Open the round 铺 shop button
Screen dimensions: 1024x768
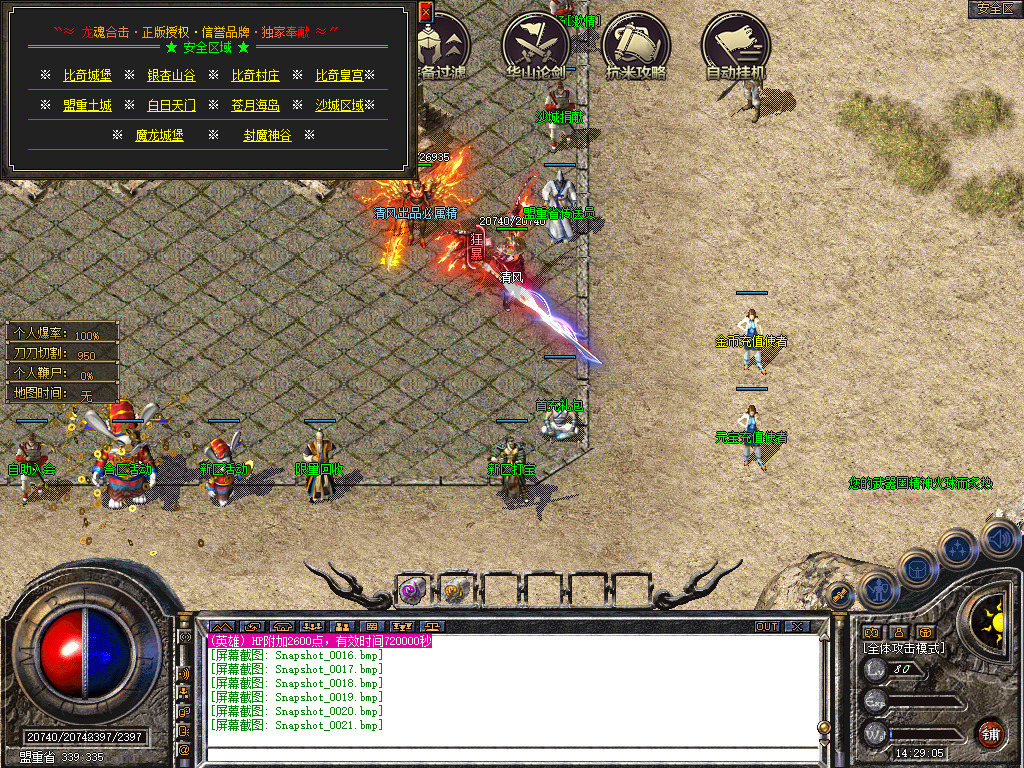click(990, 733)
